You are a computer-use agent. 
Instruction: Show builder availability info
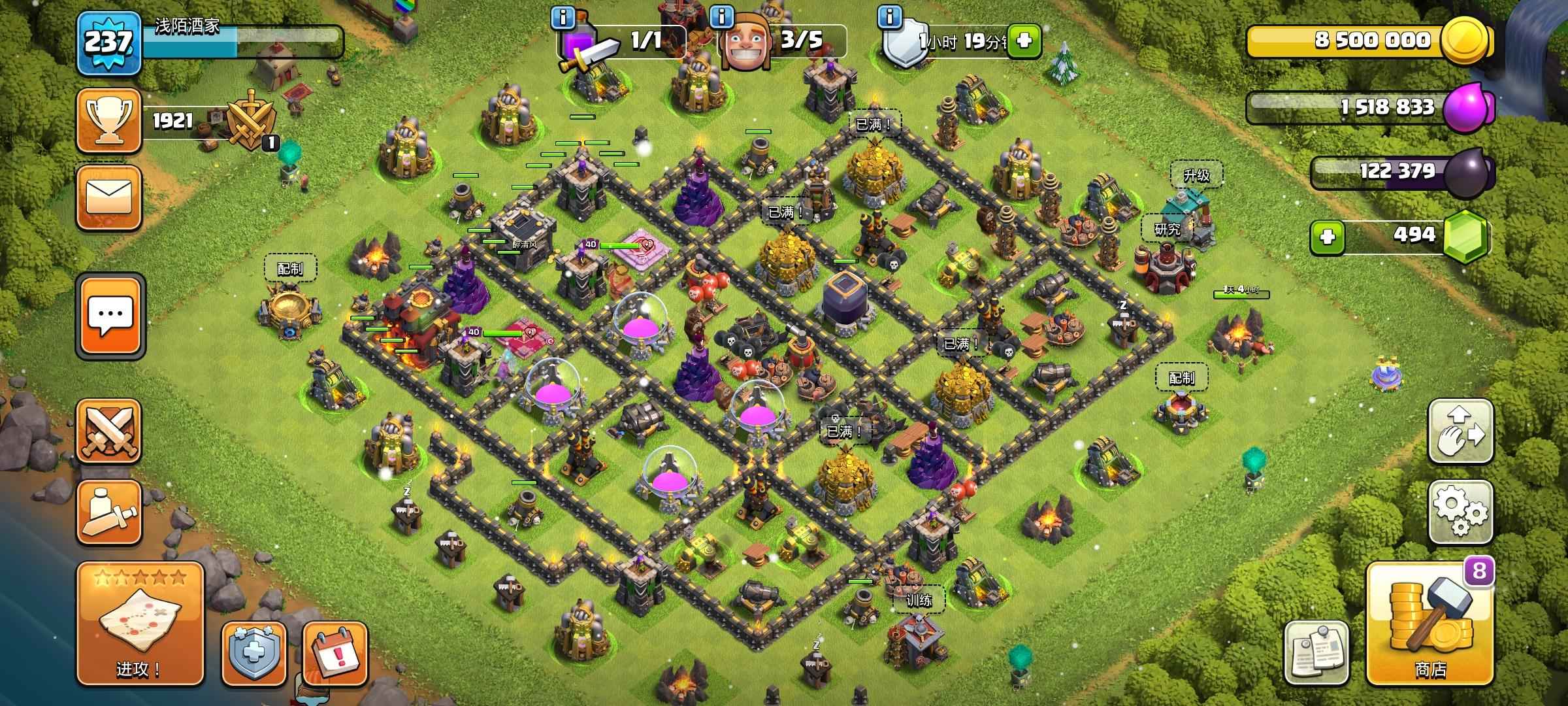pyautogui.click(x=721, y=17)
